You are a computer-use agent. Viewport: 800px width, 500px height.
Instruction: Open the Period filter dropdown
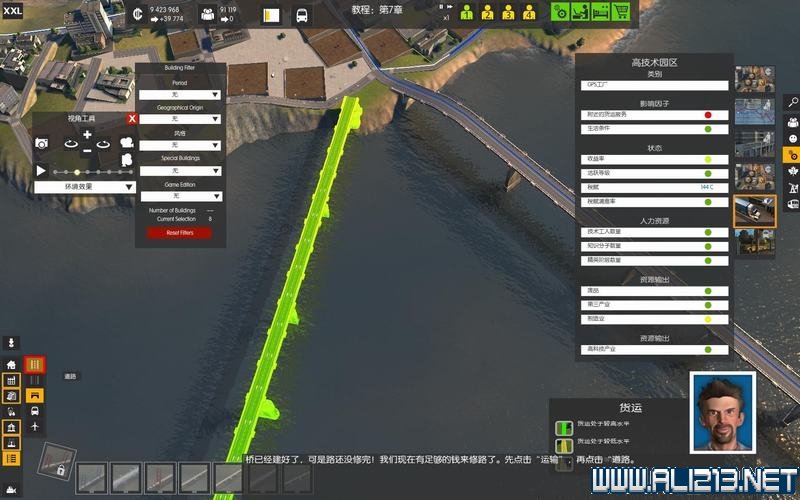(180, 93)
